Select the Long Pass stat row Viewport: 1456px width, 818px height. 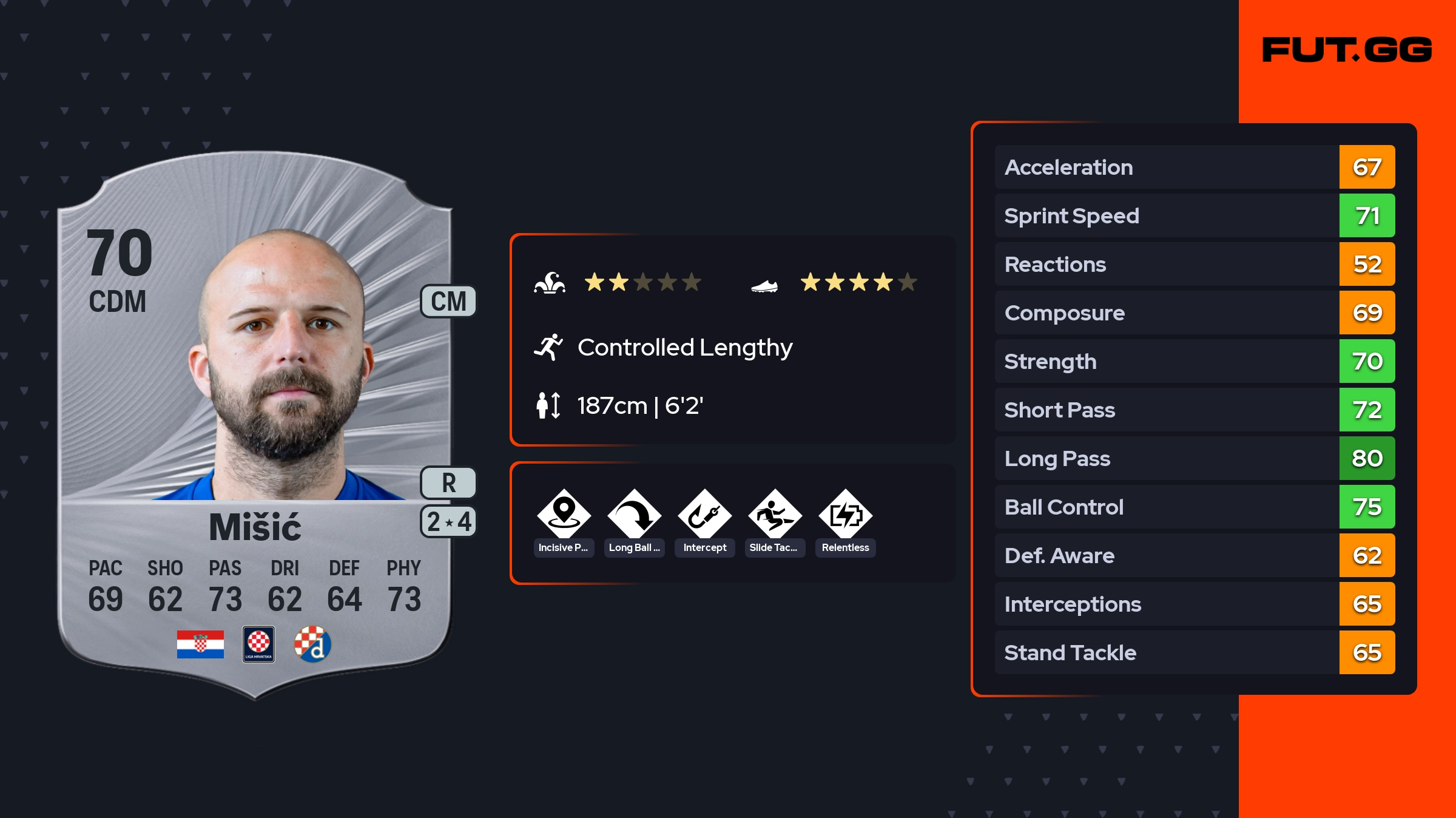(x=1195, y=459)
